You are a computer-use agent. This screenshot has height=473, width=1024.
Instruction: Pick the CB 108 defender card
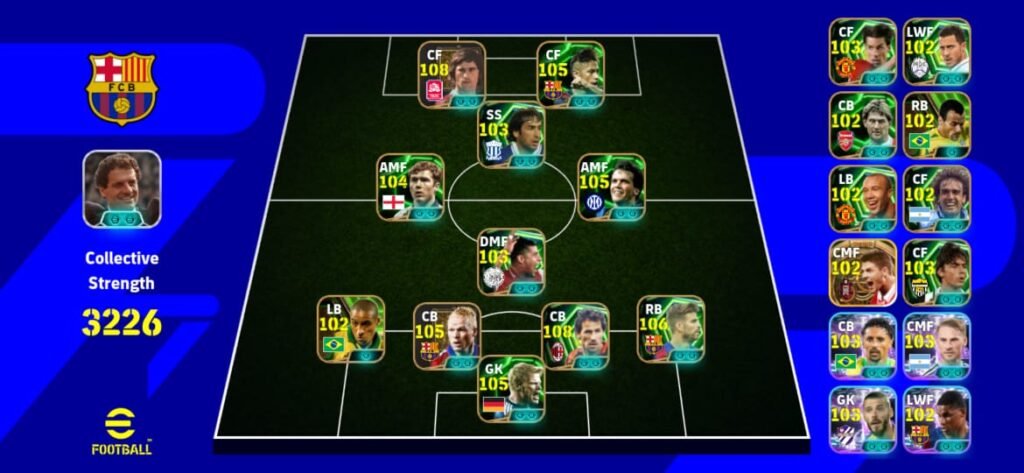tap(575, 336)
